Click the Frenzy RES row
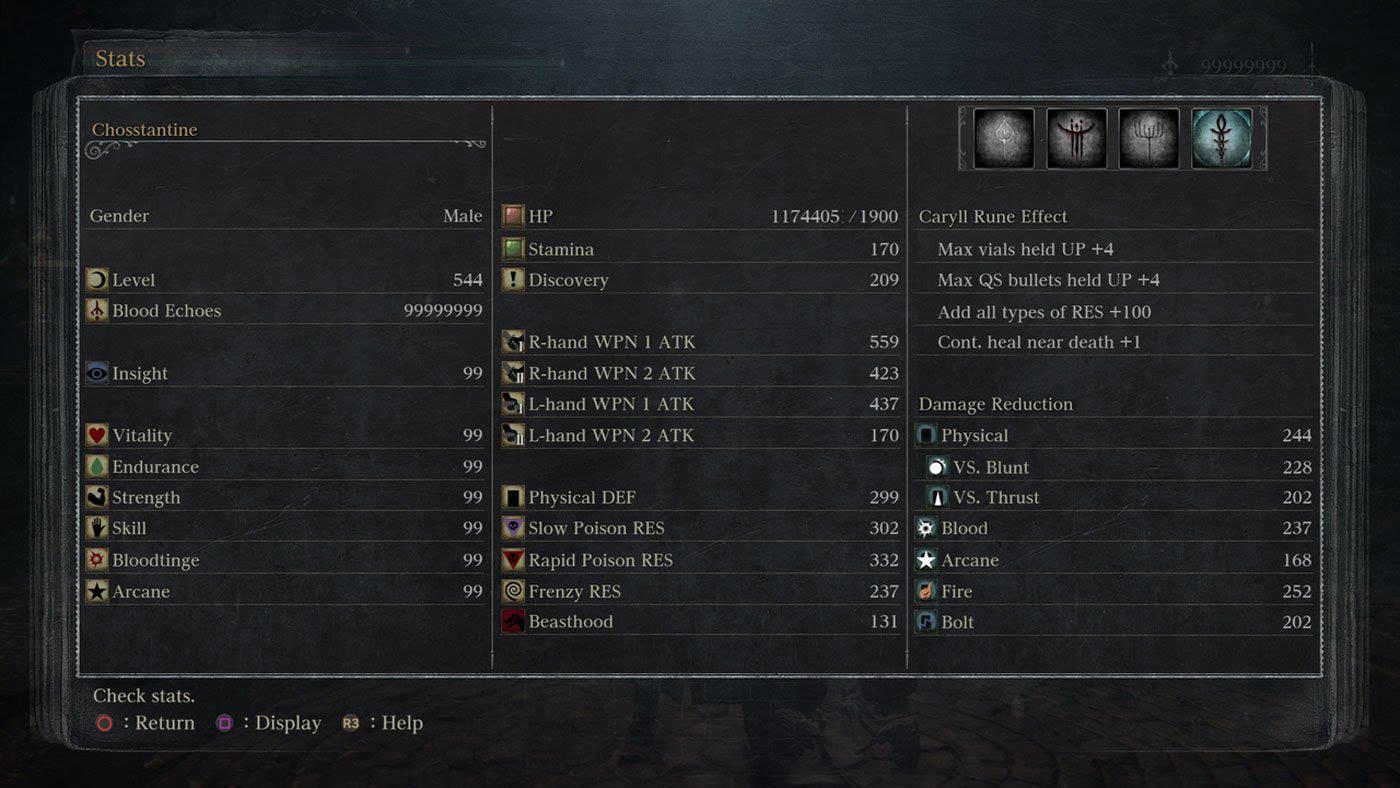Image resolution: width=1400 pixels, height=788 pixels. [700, 591]
